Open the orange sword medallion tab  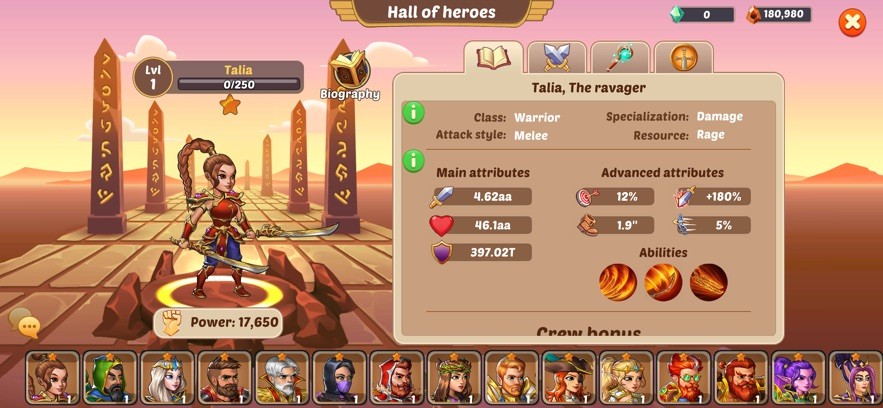coord(683,58)
